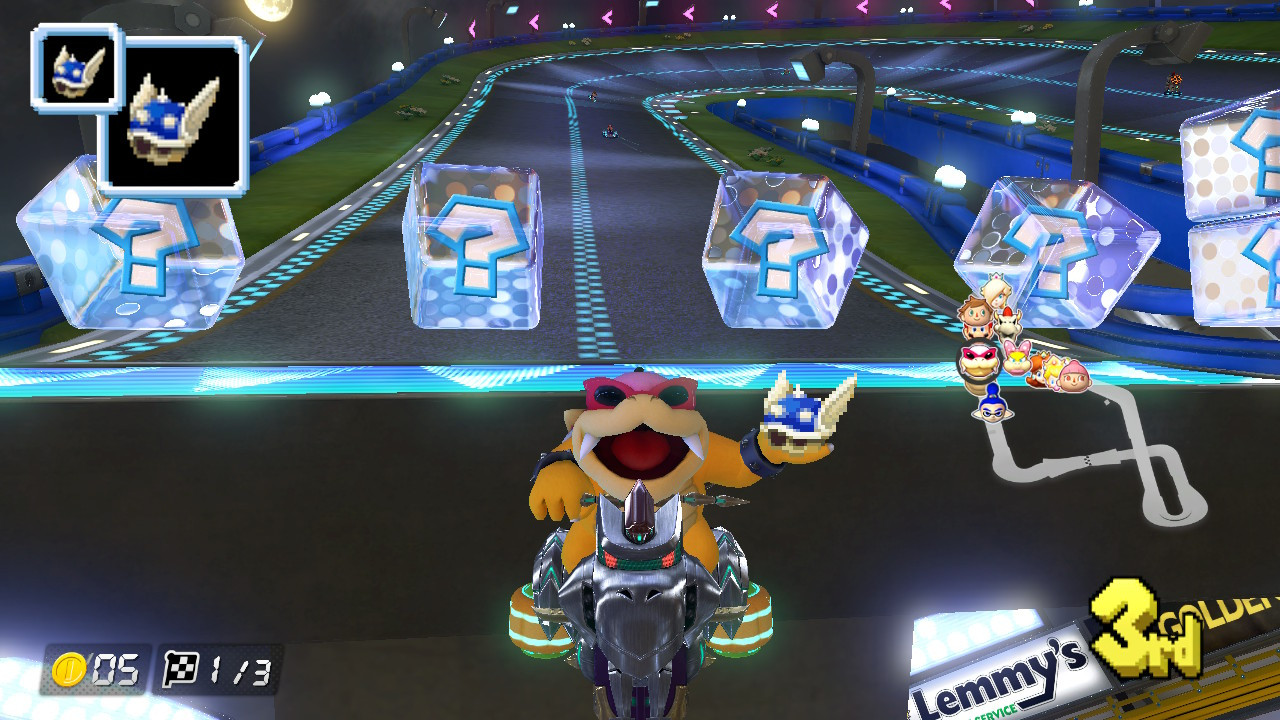Click Dry Bowser's minimap head icon
1280x720 pixels.
click(1008, 324)
